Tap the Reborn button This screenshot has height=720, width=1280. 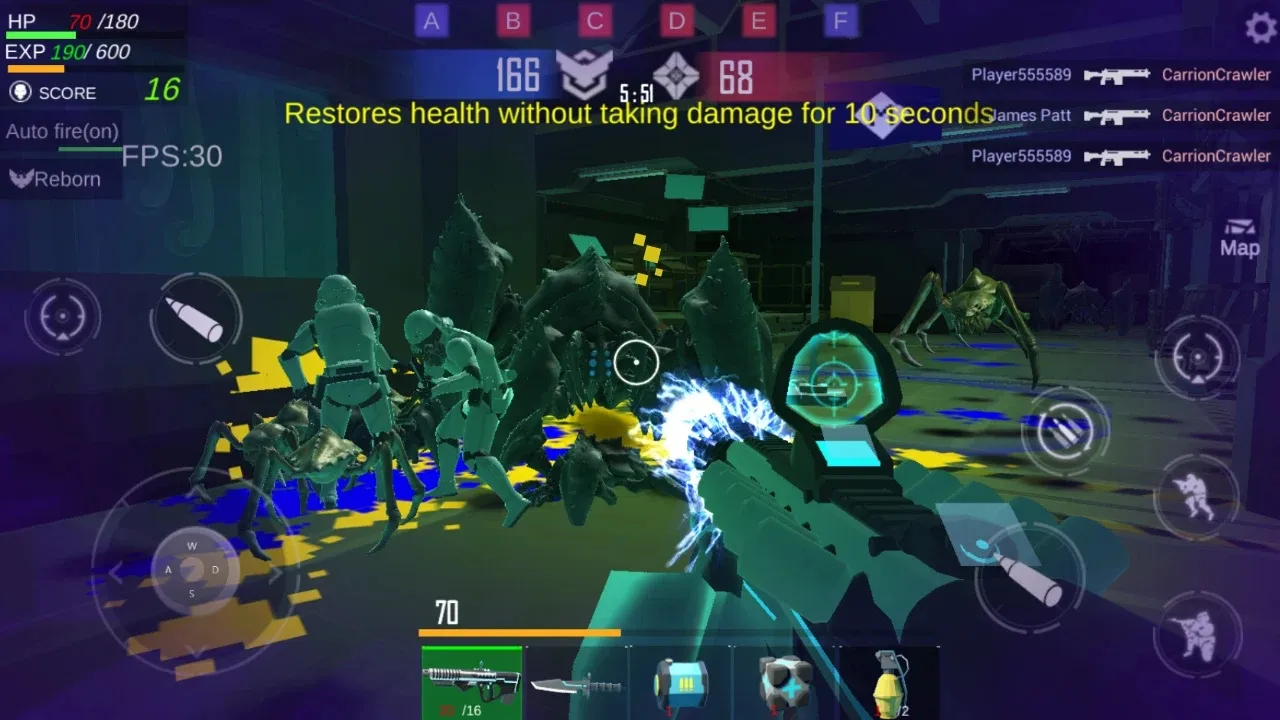pyautogui.click(x=56, y=179)
